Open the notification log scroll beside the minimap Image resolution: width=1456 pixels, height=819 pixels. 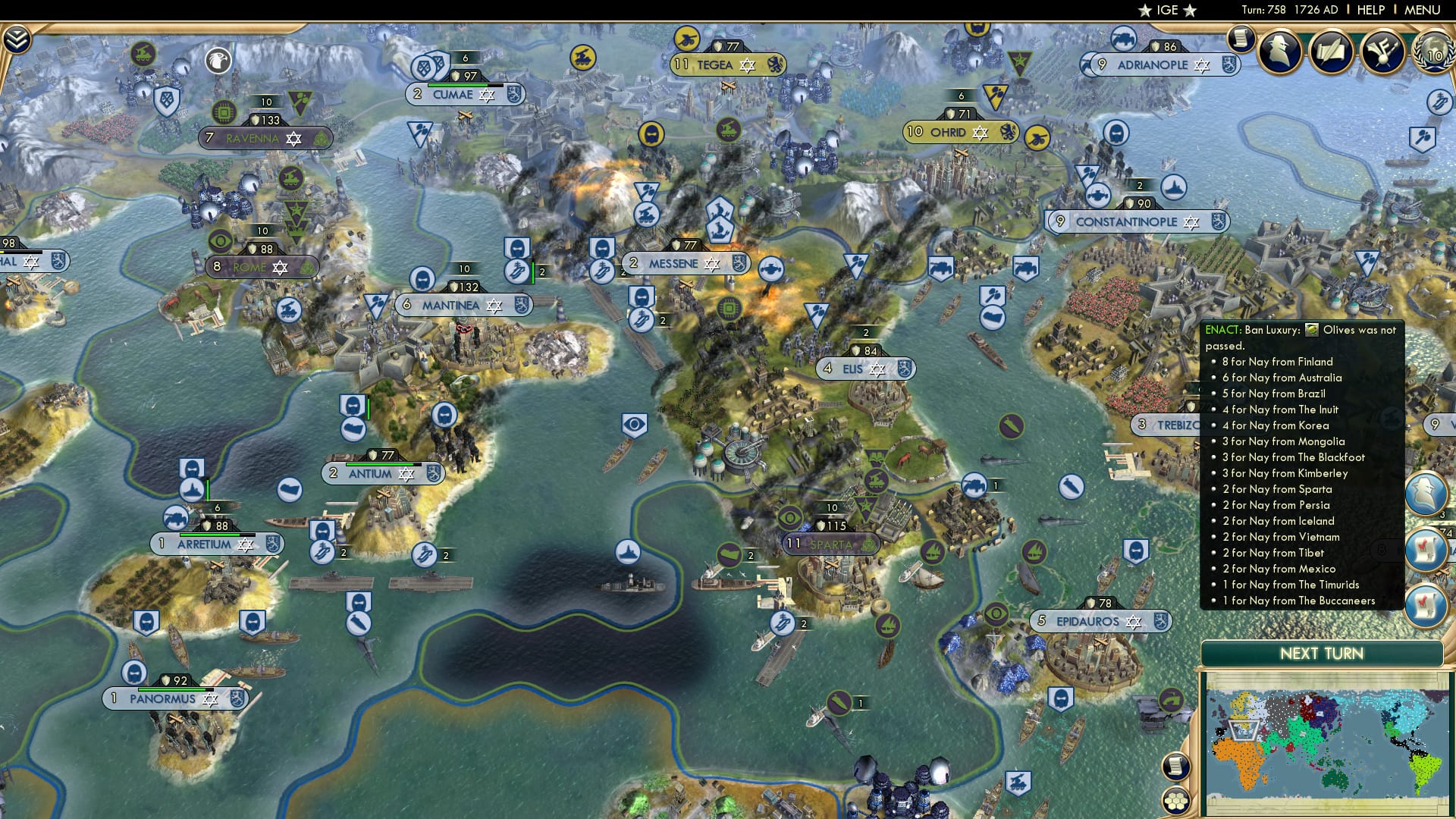pos(1177,766)
